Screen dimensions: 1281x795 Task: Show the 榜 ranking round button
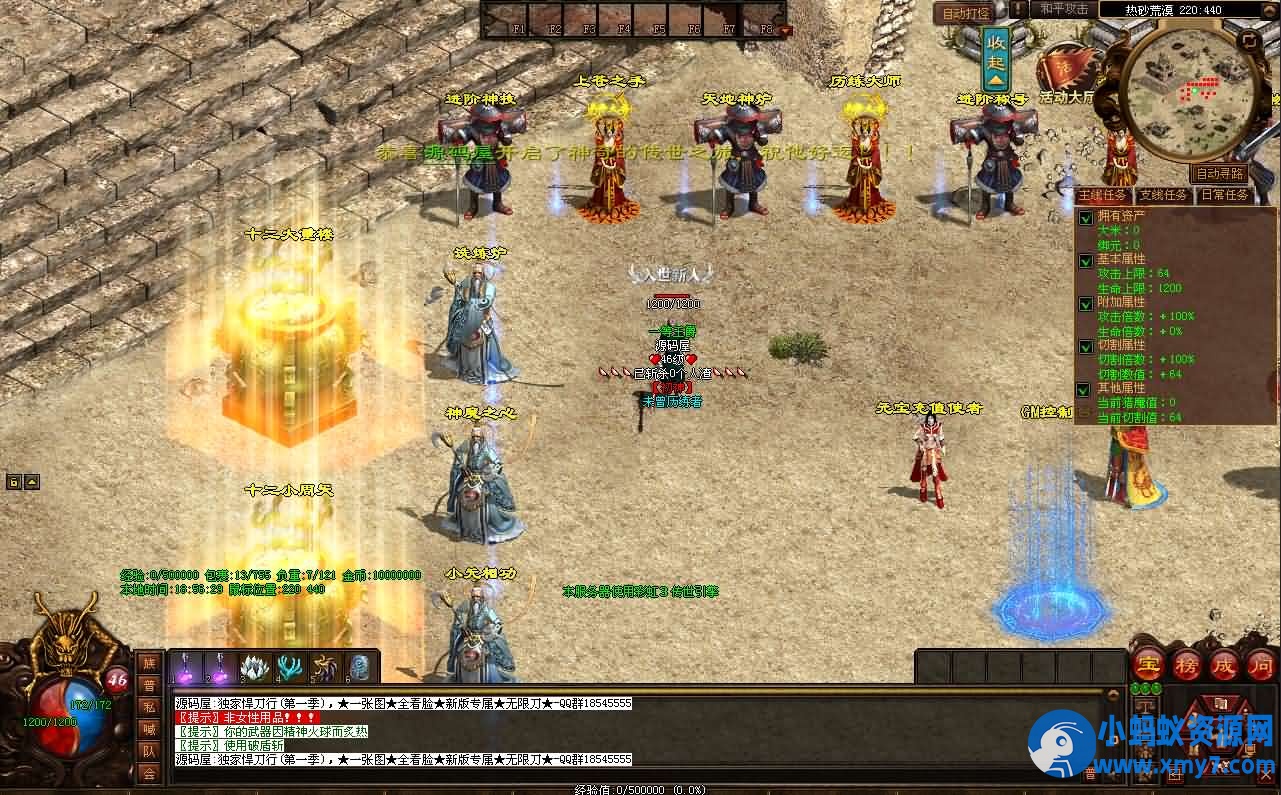point(1186,664)
